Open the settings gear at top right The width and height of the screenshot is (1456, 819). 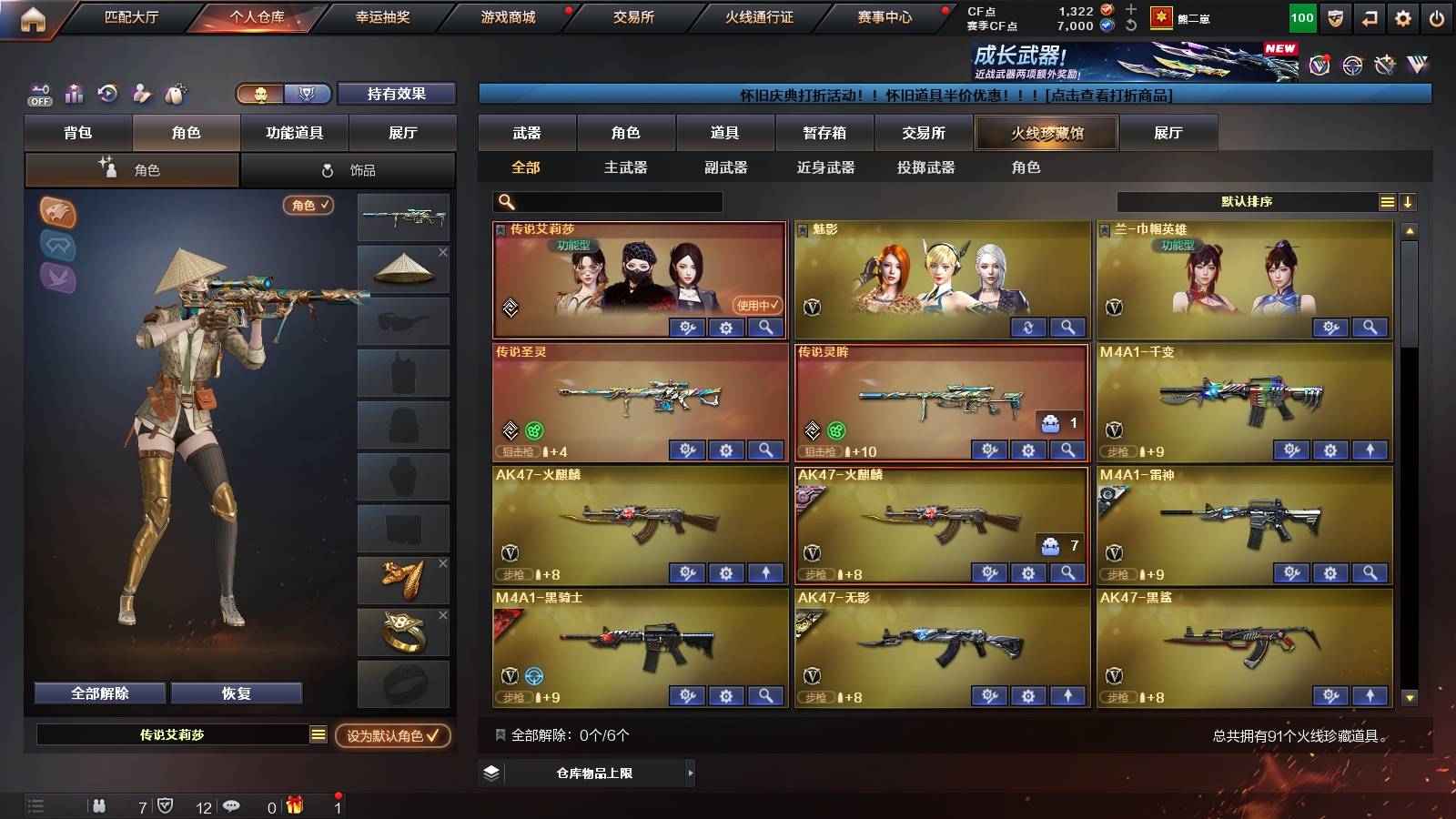[1403, 16]
